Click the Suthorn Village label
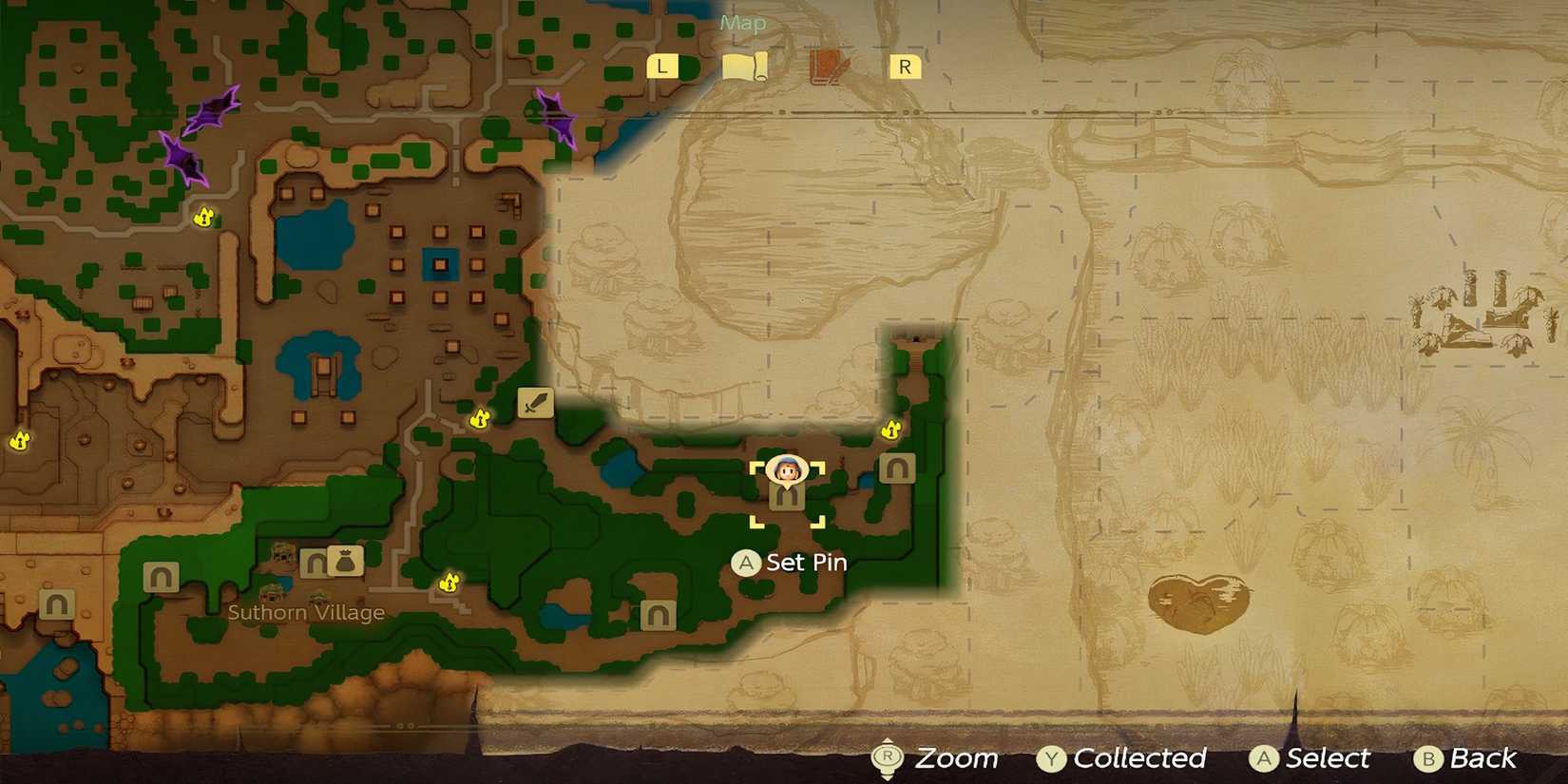 [306, 612]
